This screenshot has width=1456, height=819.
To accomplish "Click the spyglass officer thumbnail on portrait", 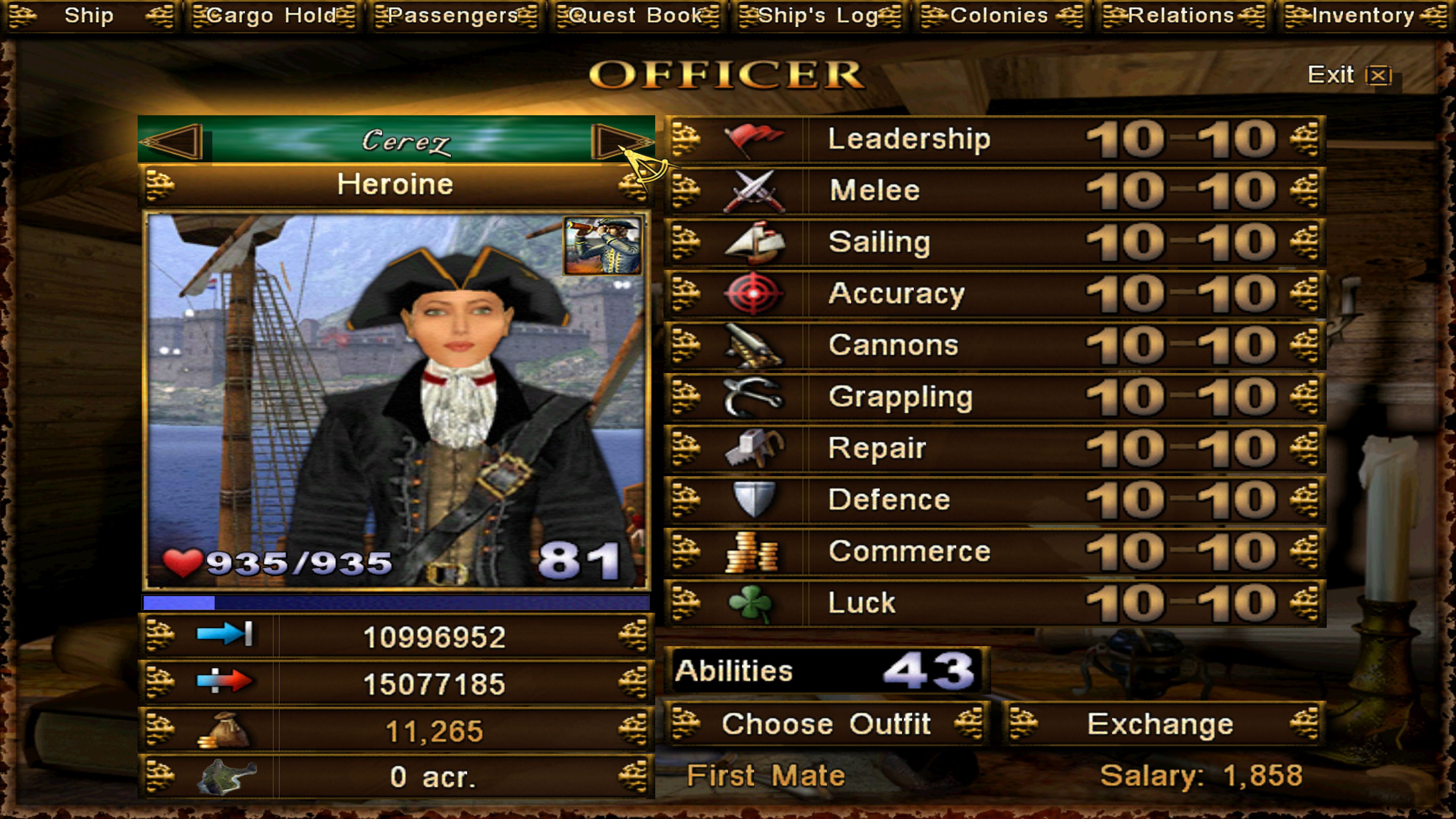I will (602, 246).
